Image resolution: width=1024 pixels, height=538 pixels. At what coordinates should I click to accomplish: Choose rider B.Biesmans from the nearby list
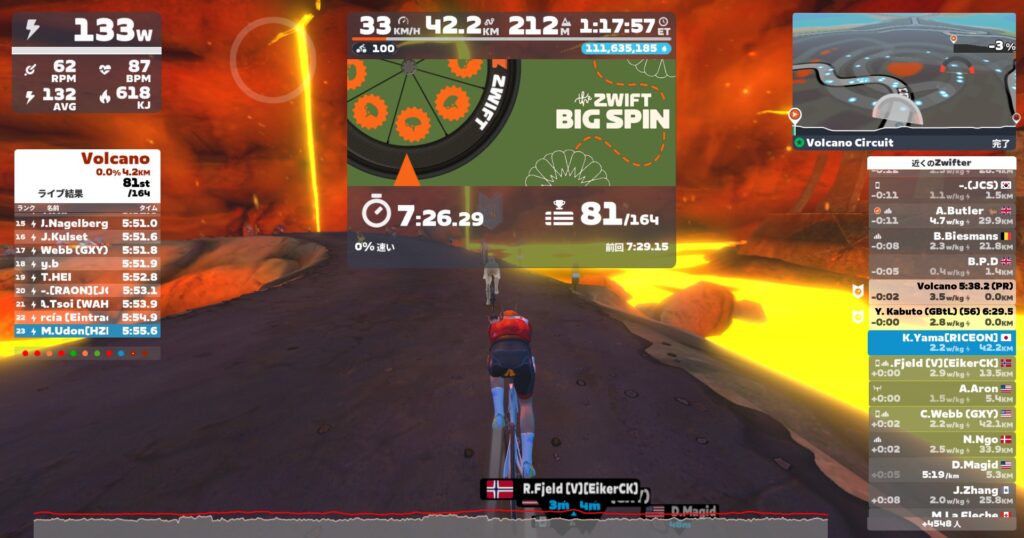[x=942, y=241]
